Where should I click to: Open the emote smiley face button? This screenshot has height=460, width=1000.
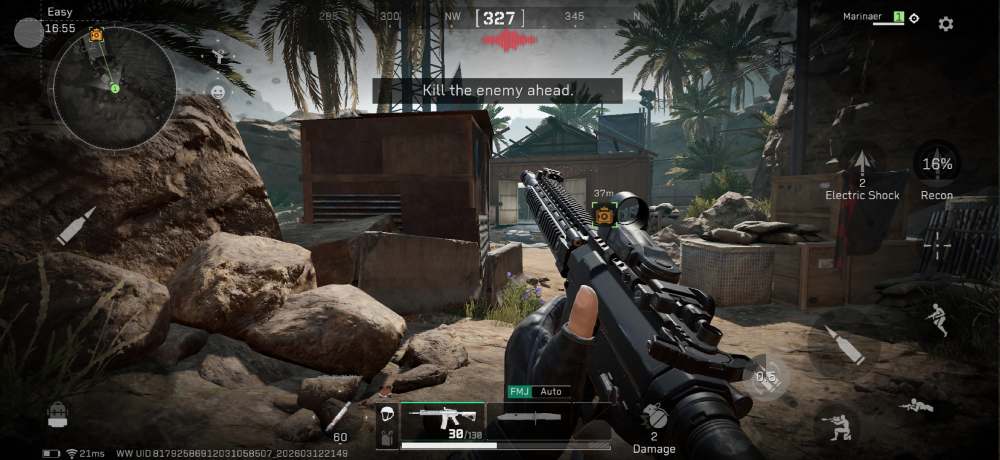click(x=217, y=92)
